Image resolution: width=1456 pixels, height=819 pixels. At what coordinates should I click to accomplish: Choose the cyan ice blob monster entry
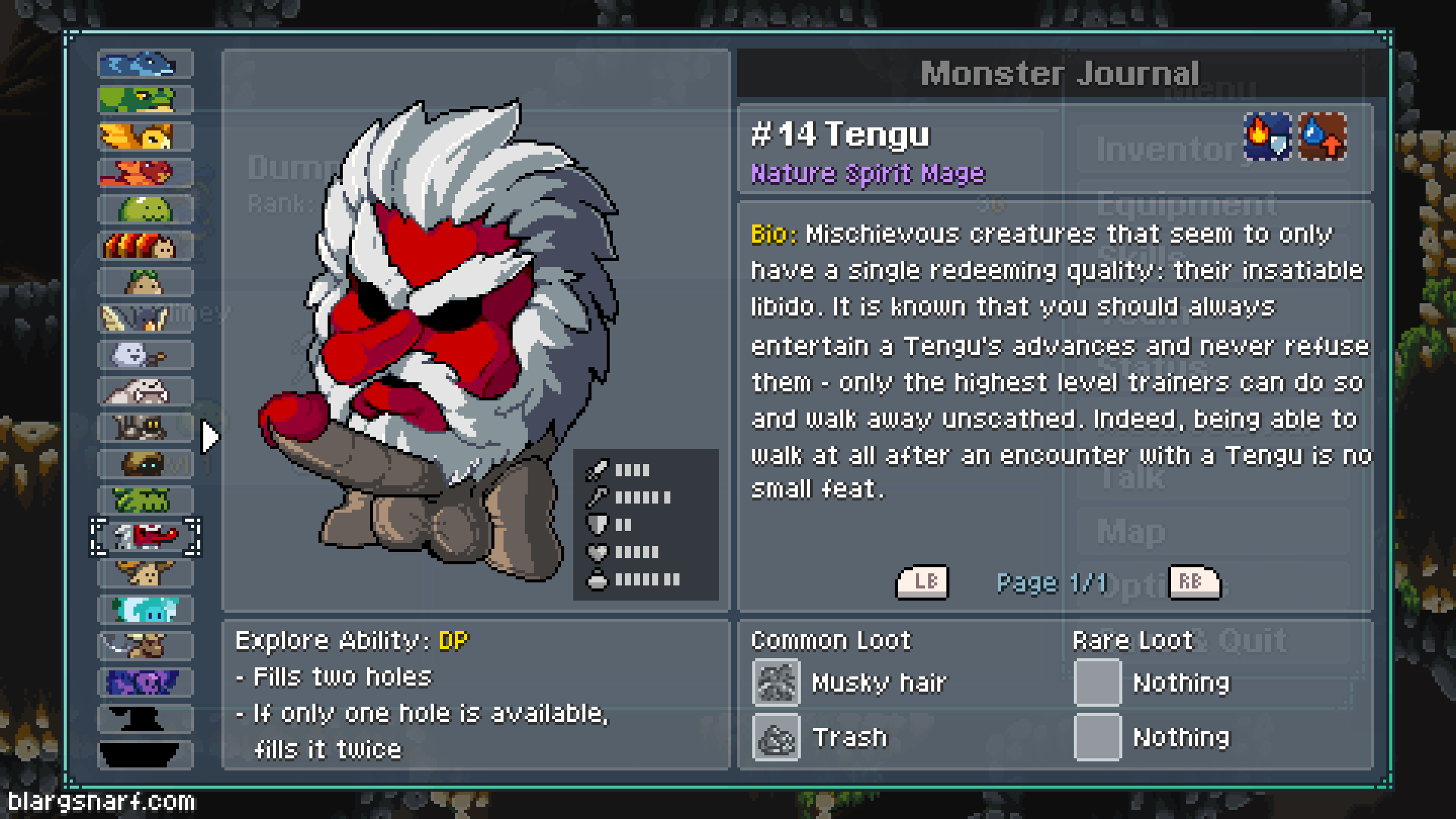[x=145, y=610]
